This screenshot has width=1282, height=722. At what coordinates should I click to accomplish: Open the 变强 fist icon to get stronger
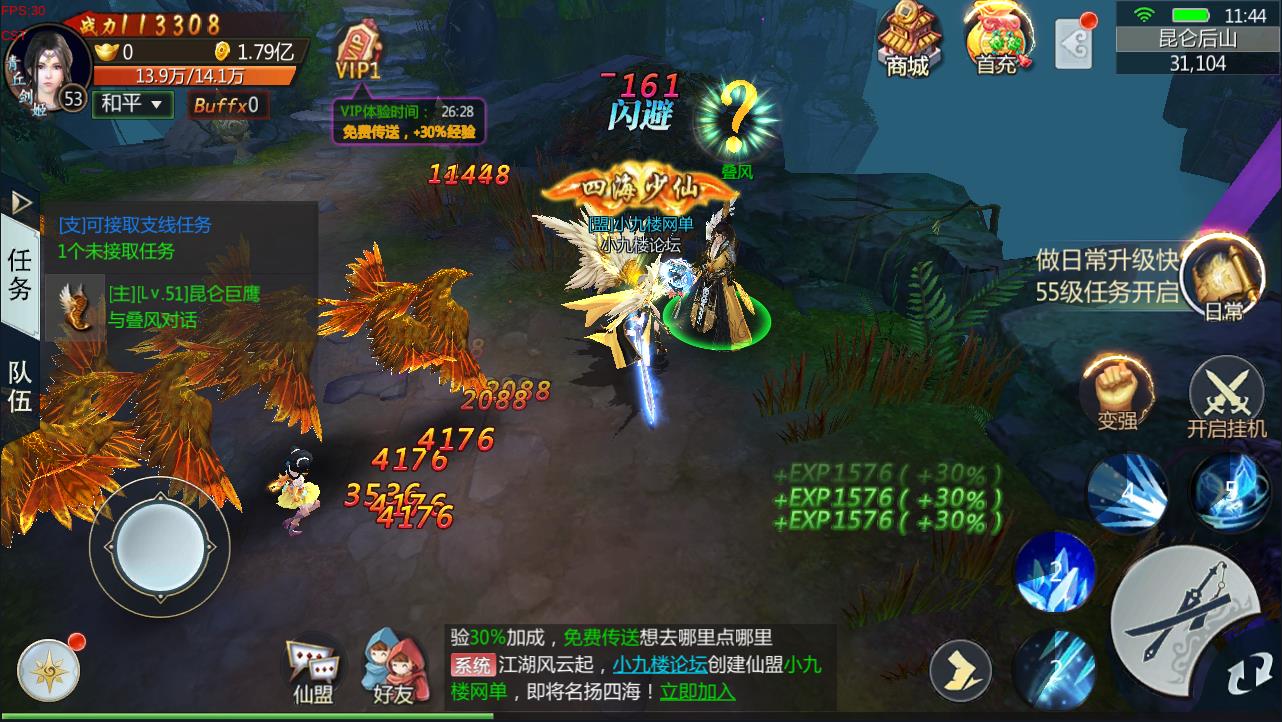pyautogui.click(x=1120, y=390)
